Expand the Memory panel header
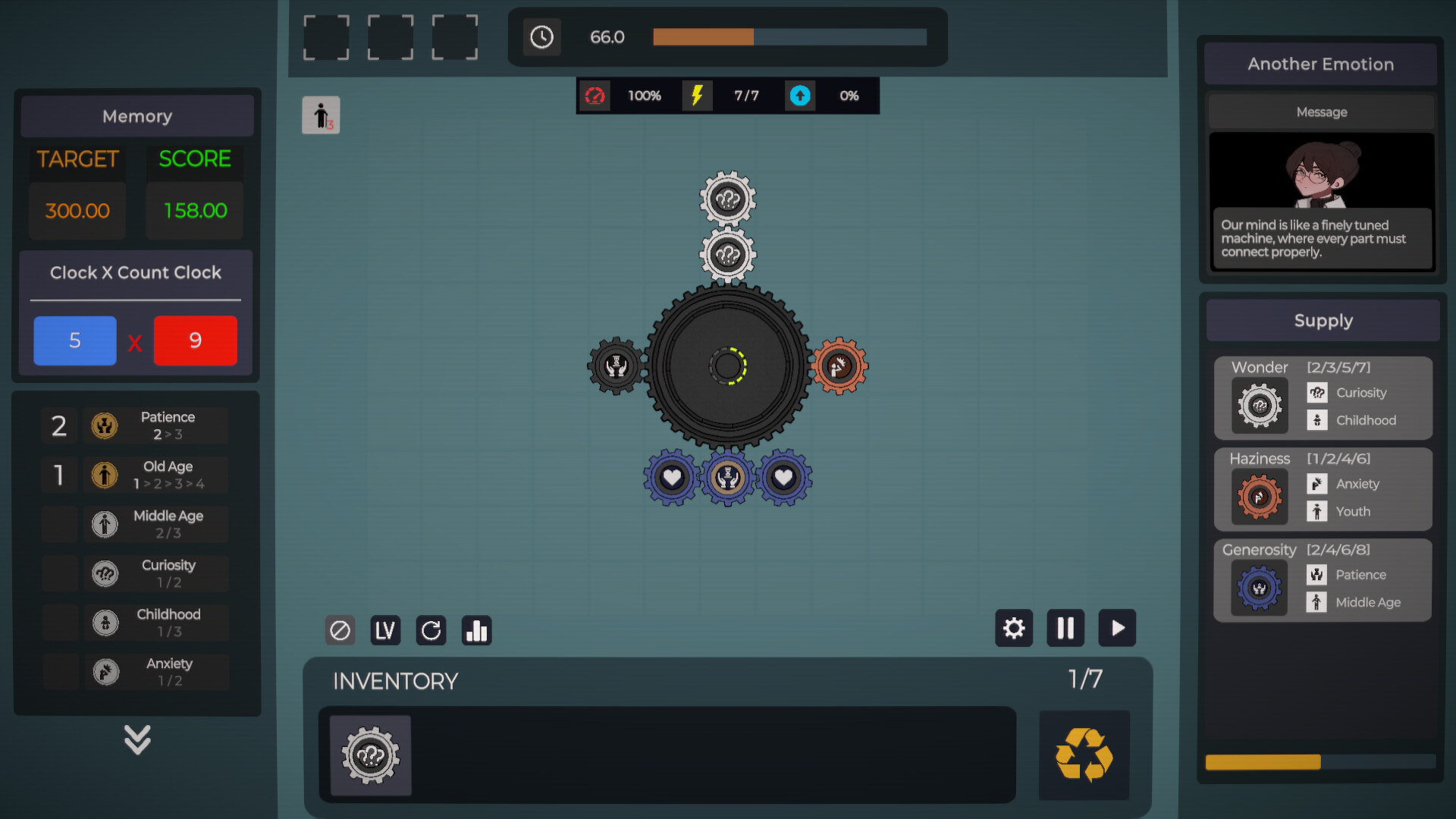Screen dimensions: 1456x819 pos(136,116)
